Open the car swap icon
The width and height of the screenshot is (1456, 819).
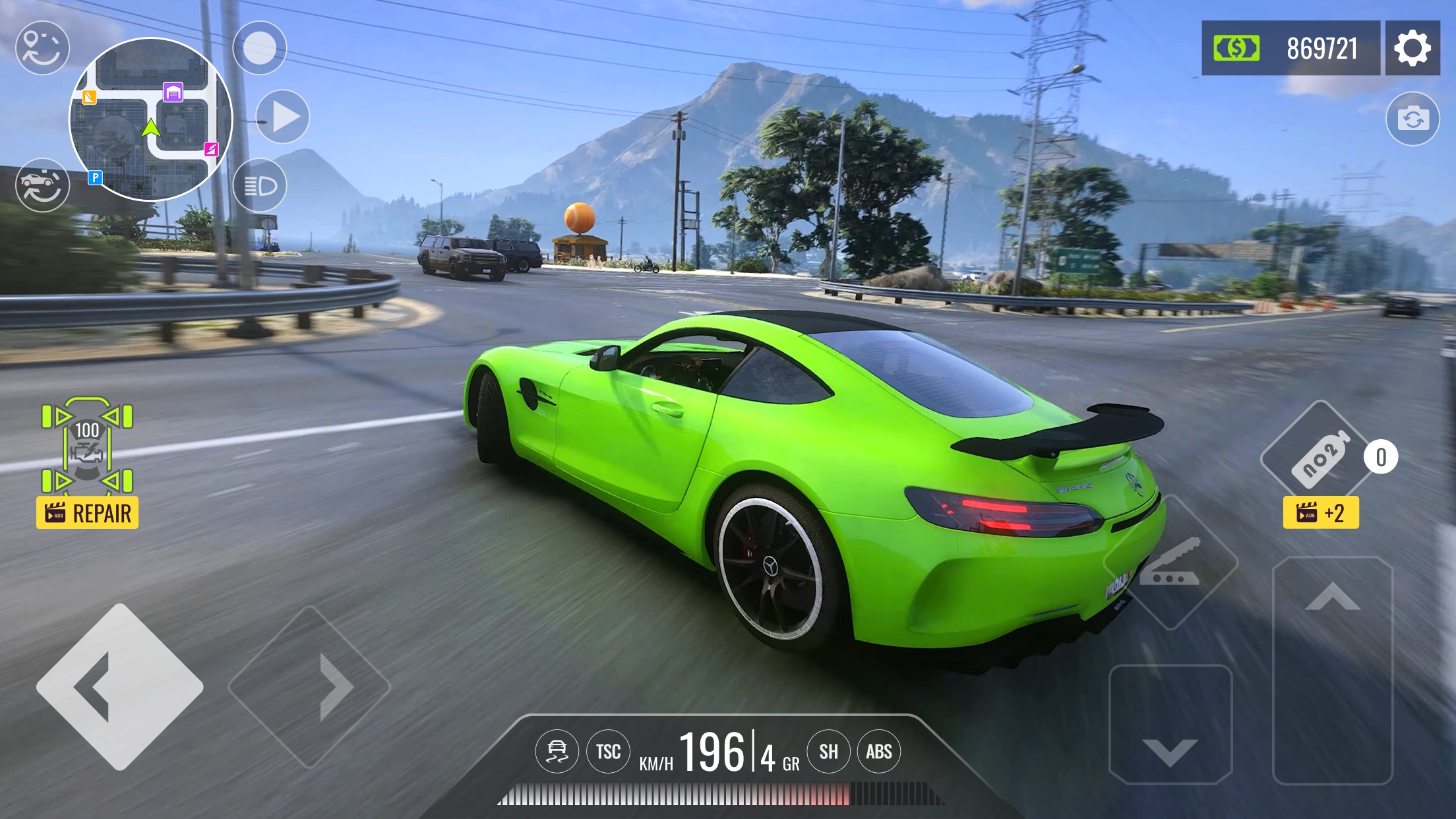coord(42,185)
